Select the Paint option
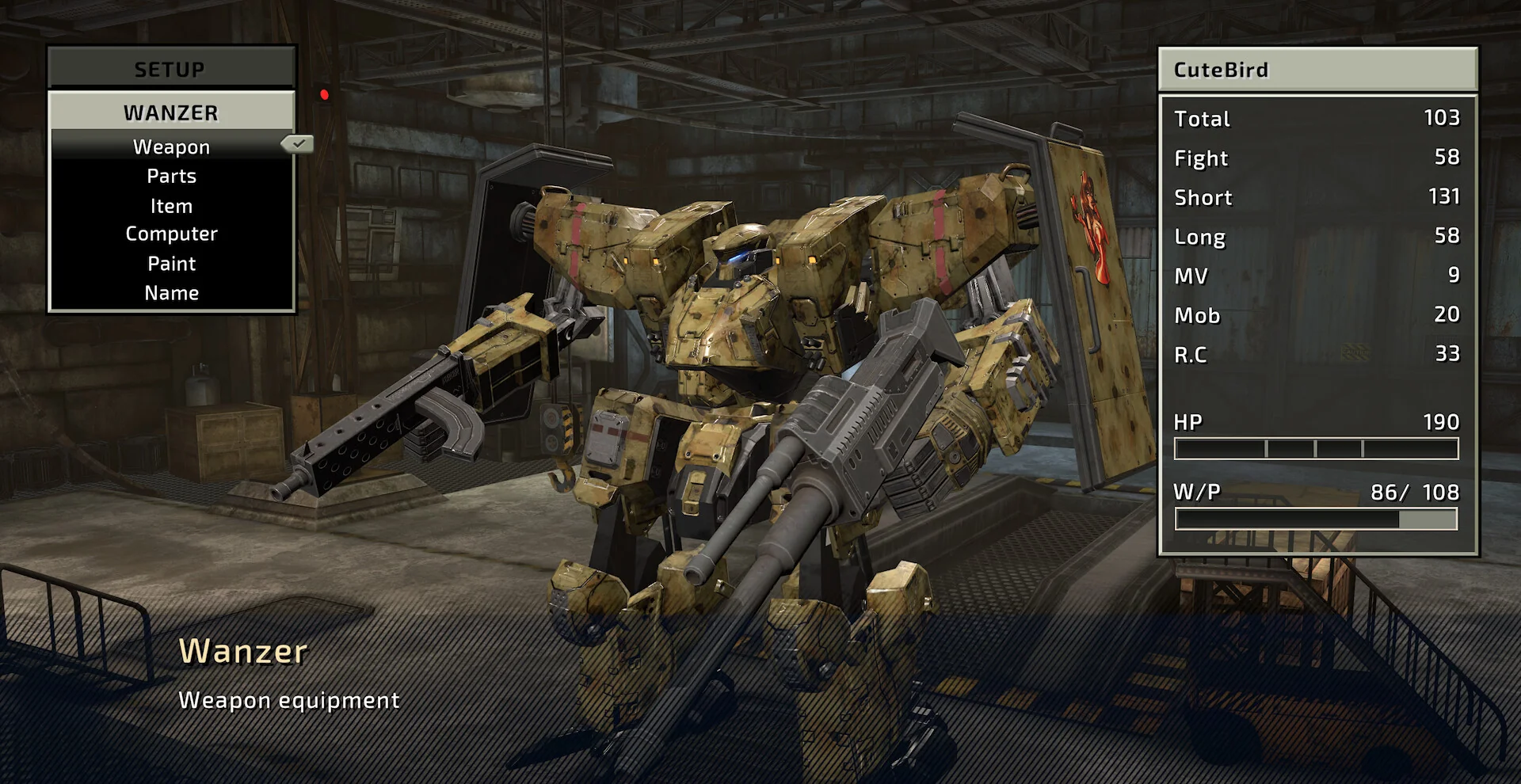1521x784 pixels. point(171,264)
